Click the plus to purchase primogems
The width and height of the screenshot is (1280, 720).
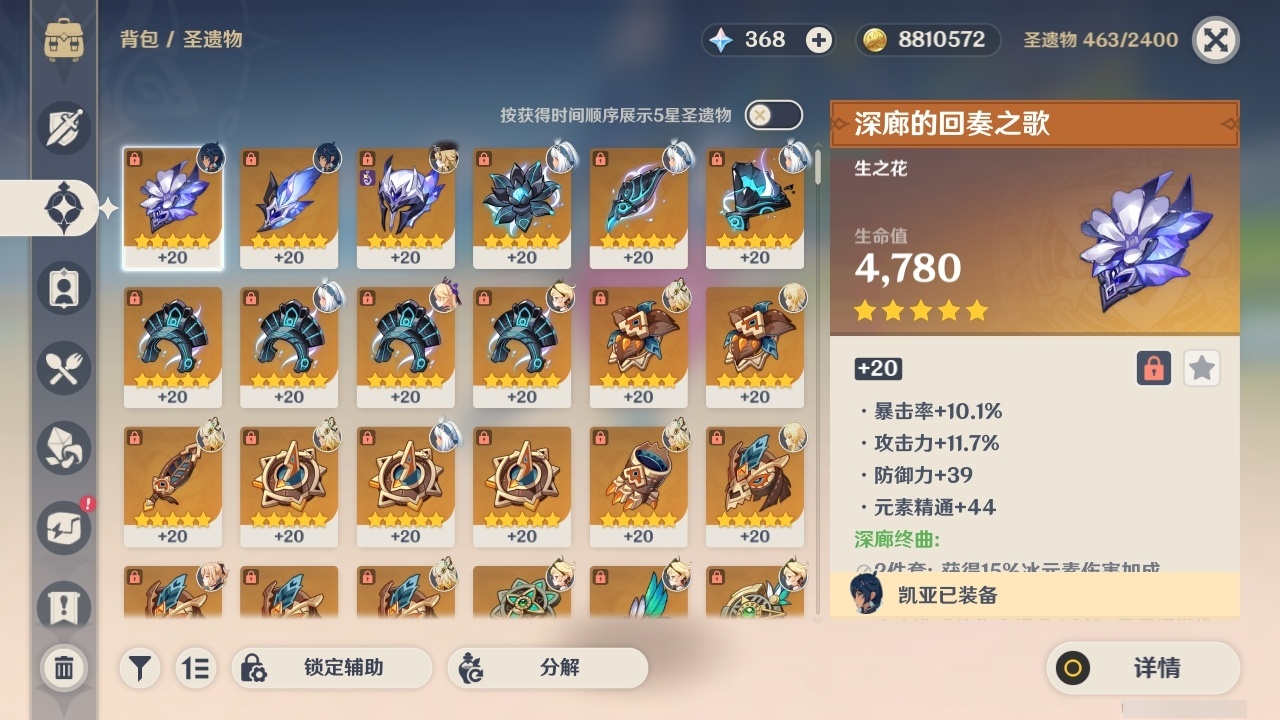[820, 40]
